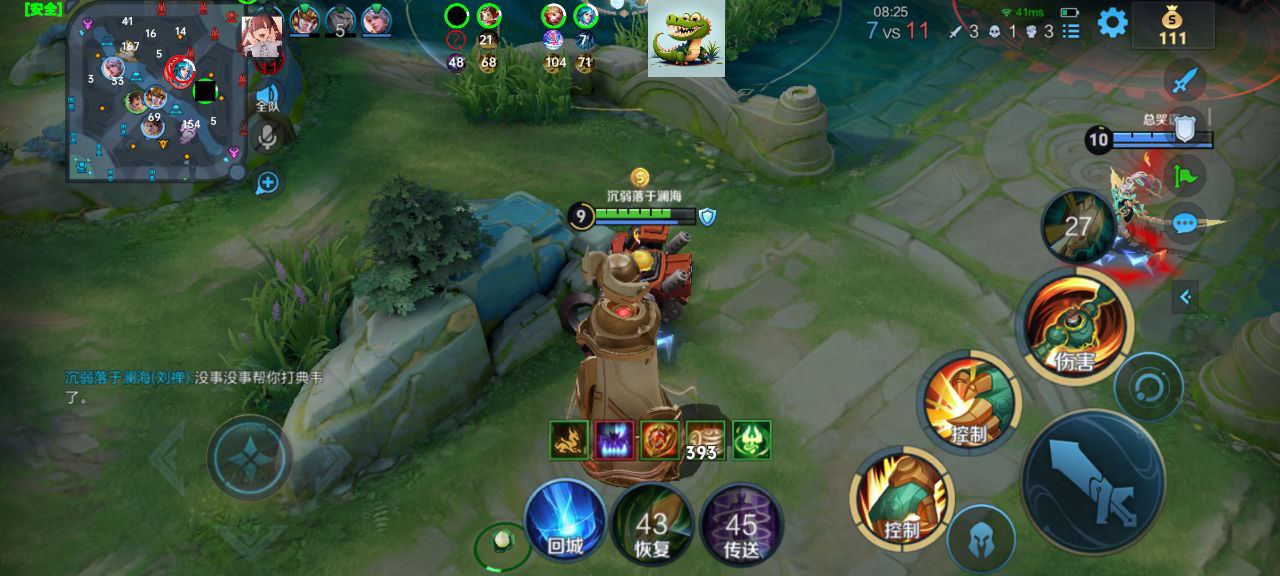The height and width of the screenshot is (576, 1280).
Task: Collapse the signal panel with the arrow
Action: pyautogui.click(x=1186, y=297)
